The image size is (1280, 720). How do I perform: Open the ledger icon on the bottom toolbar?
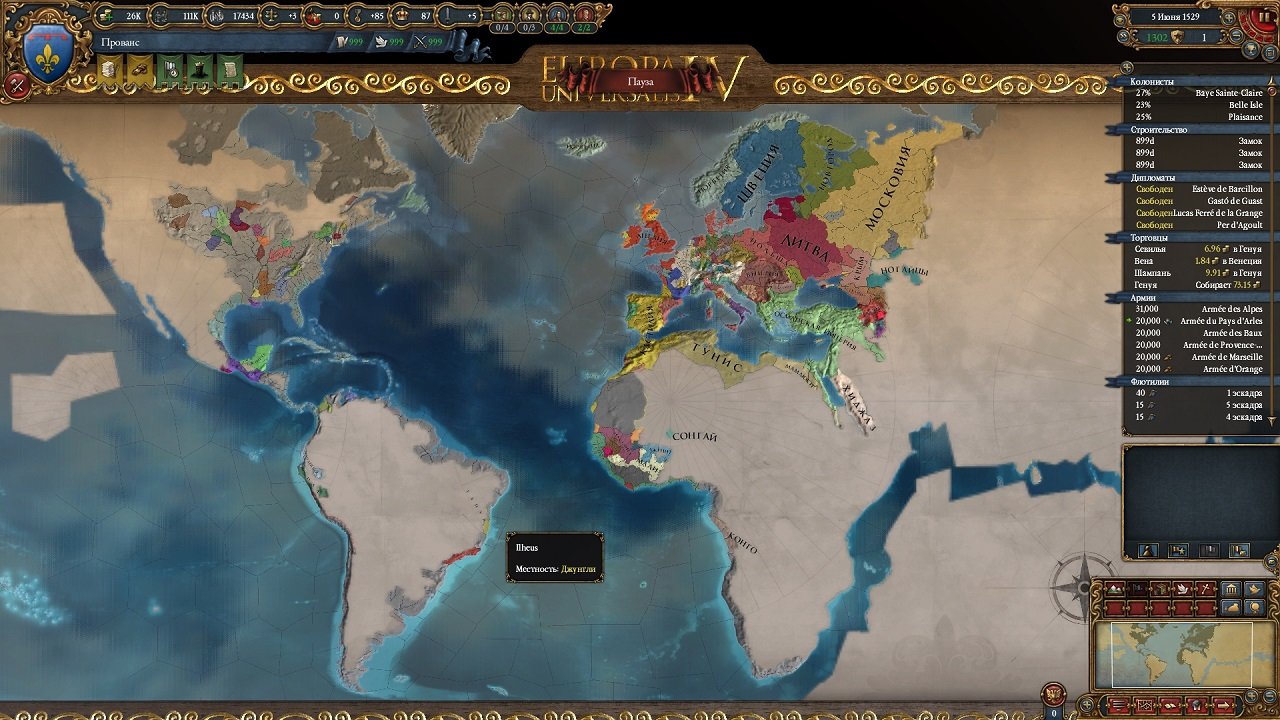point(1170,705)
